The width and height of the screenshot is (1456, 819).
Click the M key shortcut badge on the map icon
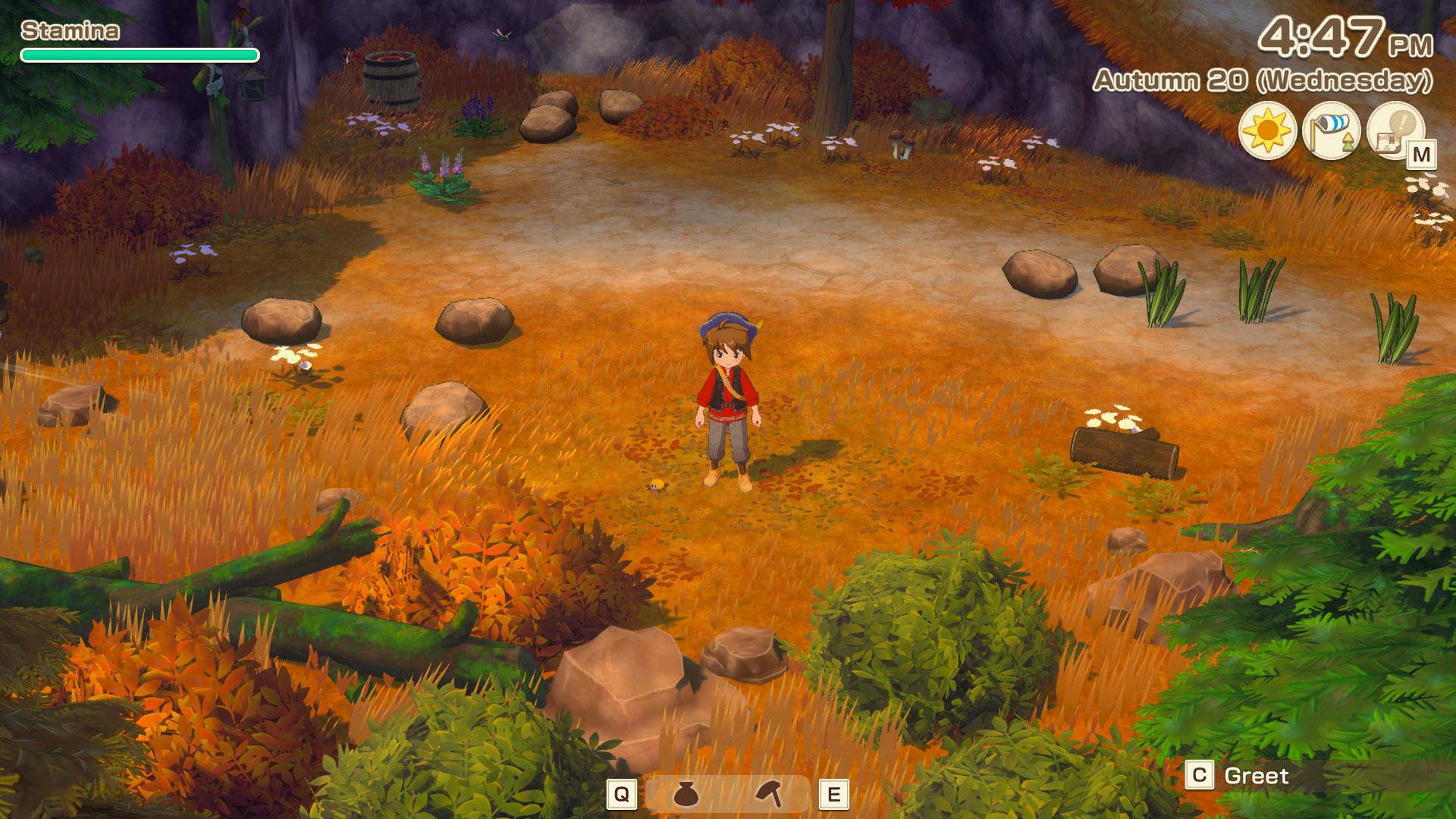tap(1423, 152)
